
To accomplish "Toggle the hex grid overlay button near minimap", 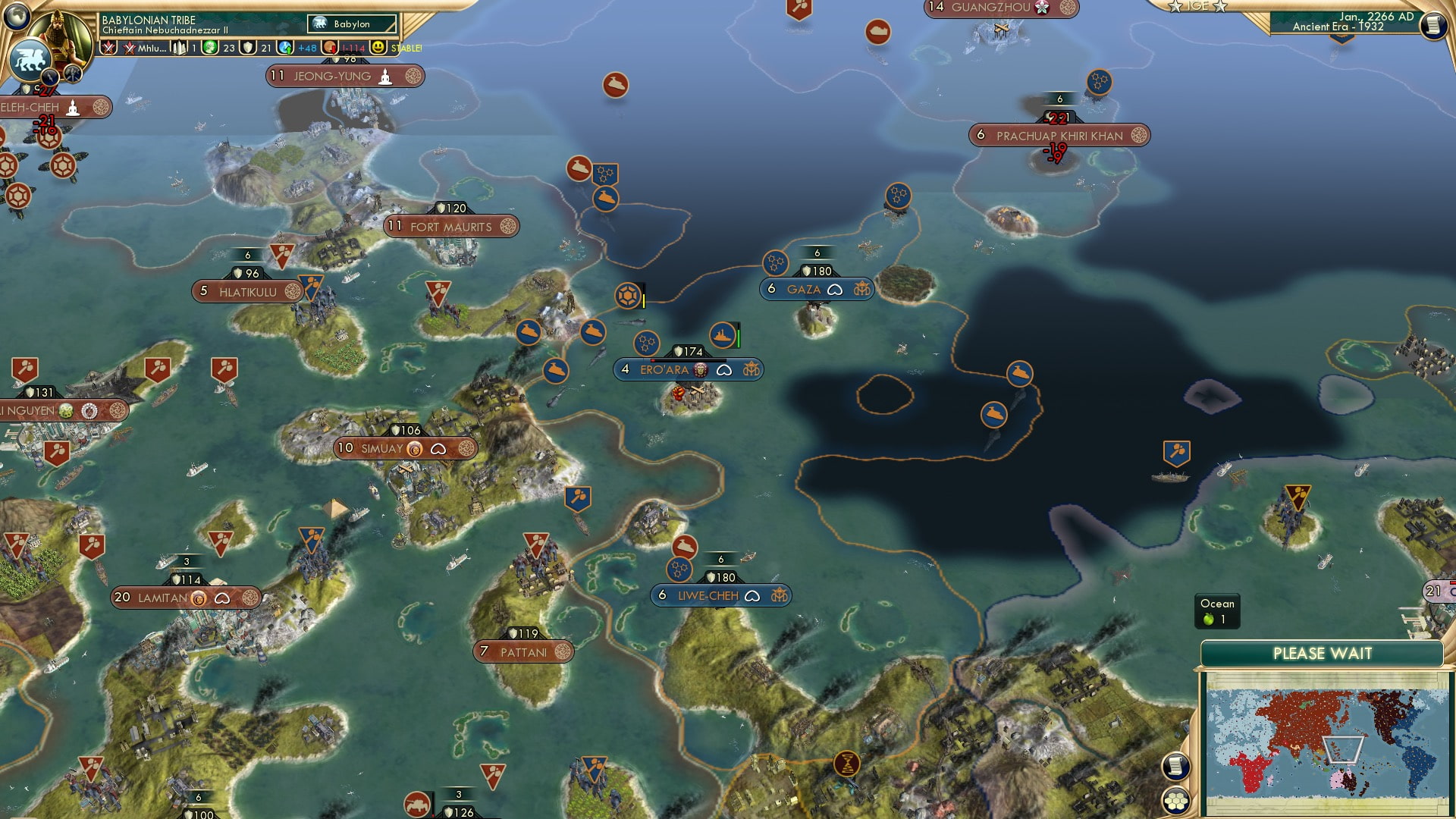I will tap(1175, 802).
